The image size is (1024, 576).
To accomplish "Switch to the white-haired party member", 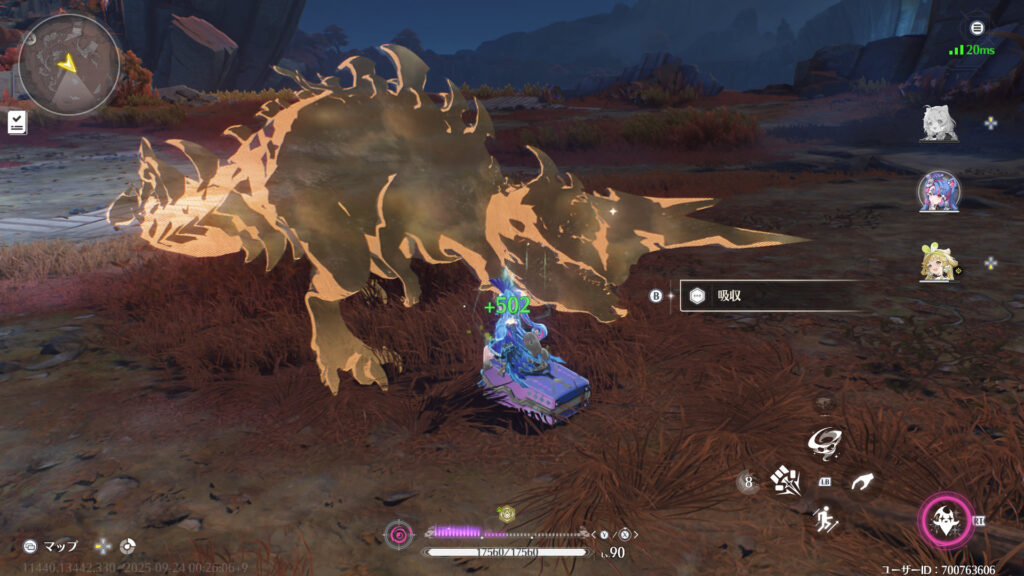I will point(938,123).
